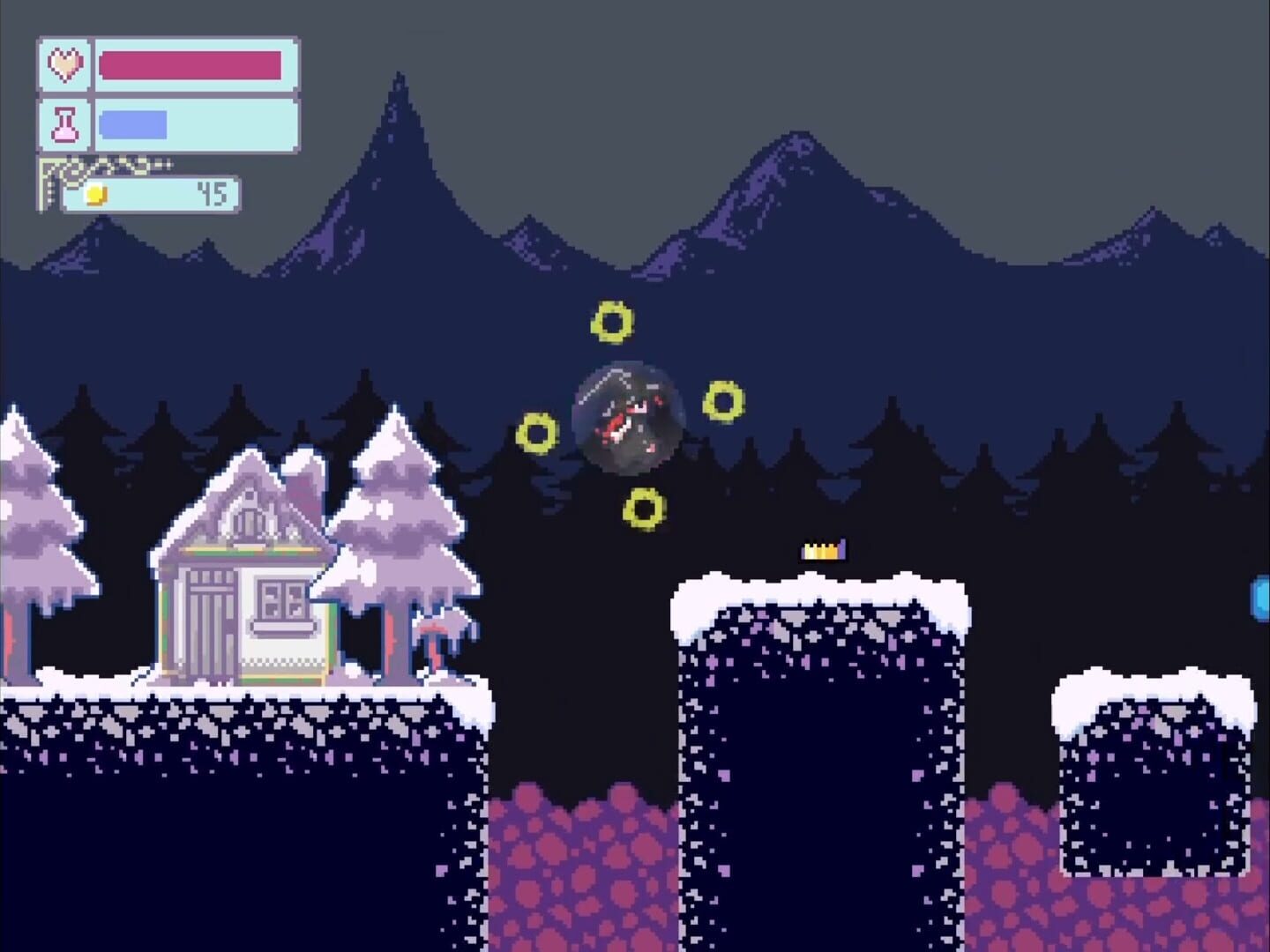Click the crown pickup on the snowy platform
The width and height of the screenshot is (1270, 952).
point(822,549)
